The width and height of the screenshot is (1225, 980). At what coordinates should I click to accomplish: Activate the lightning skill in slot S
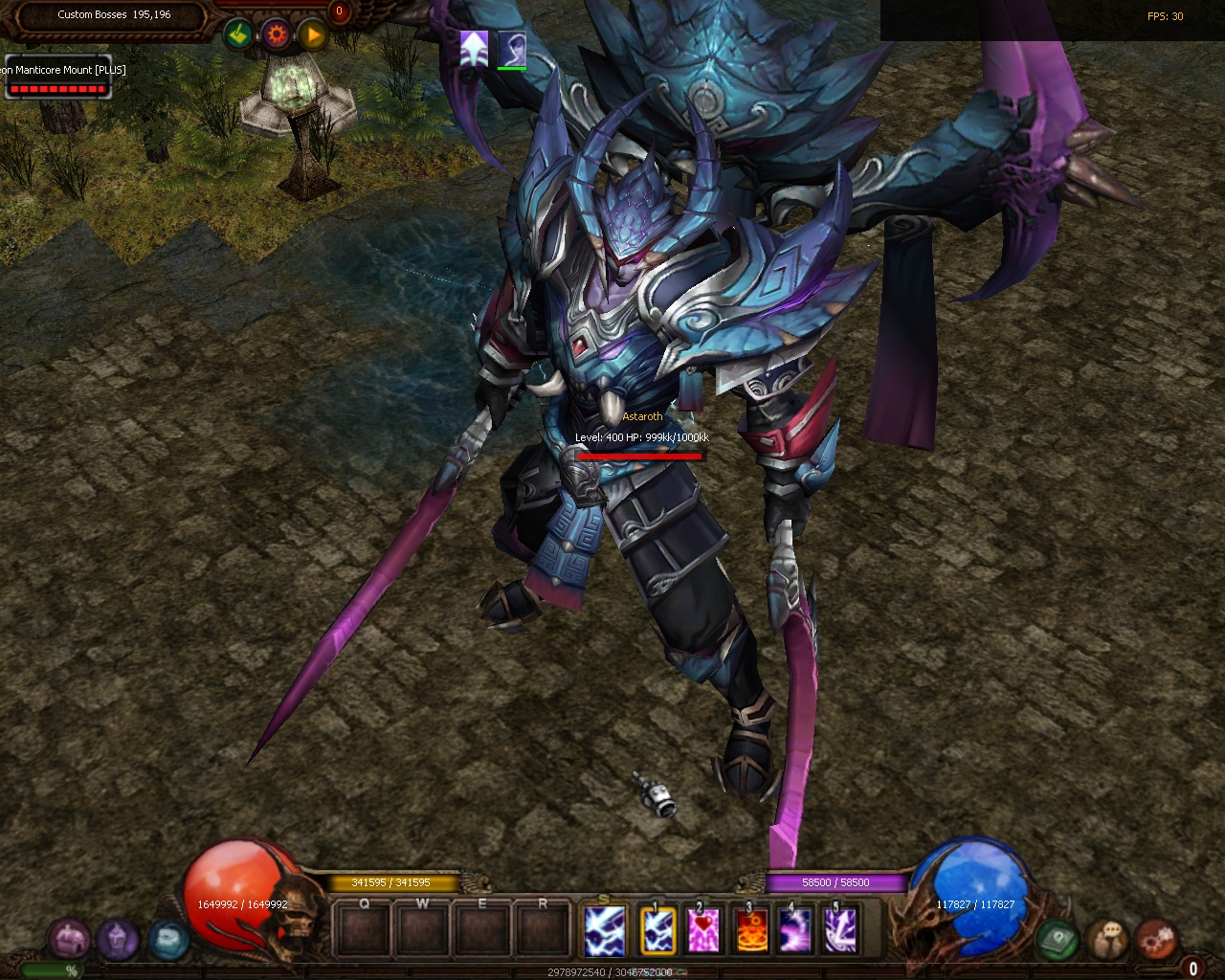click(x=605, y=930)
